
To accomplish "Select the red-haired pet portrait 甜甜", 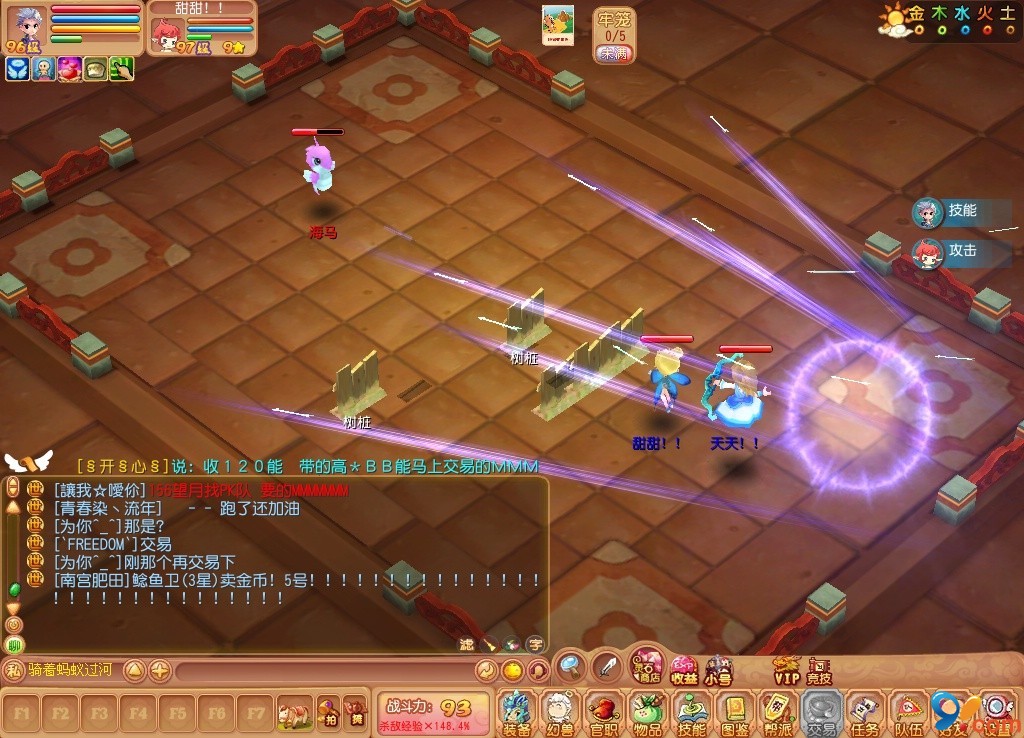I will (165, 34).
